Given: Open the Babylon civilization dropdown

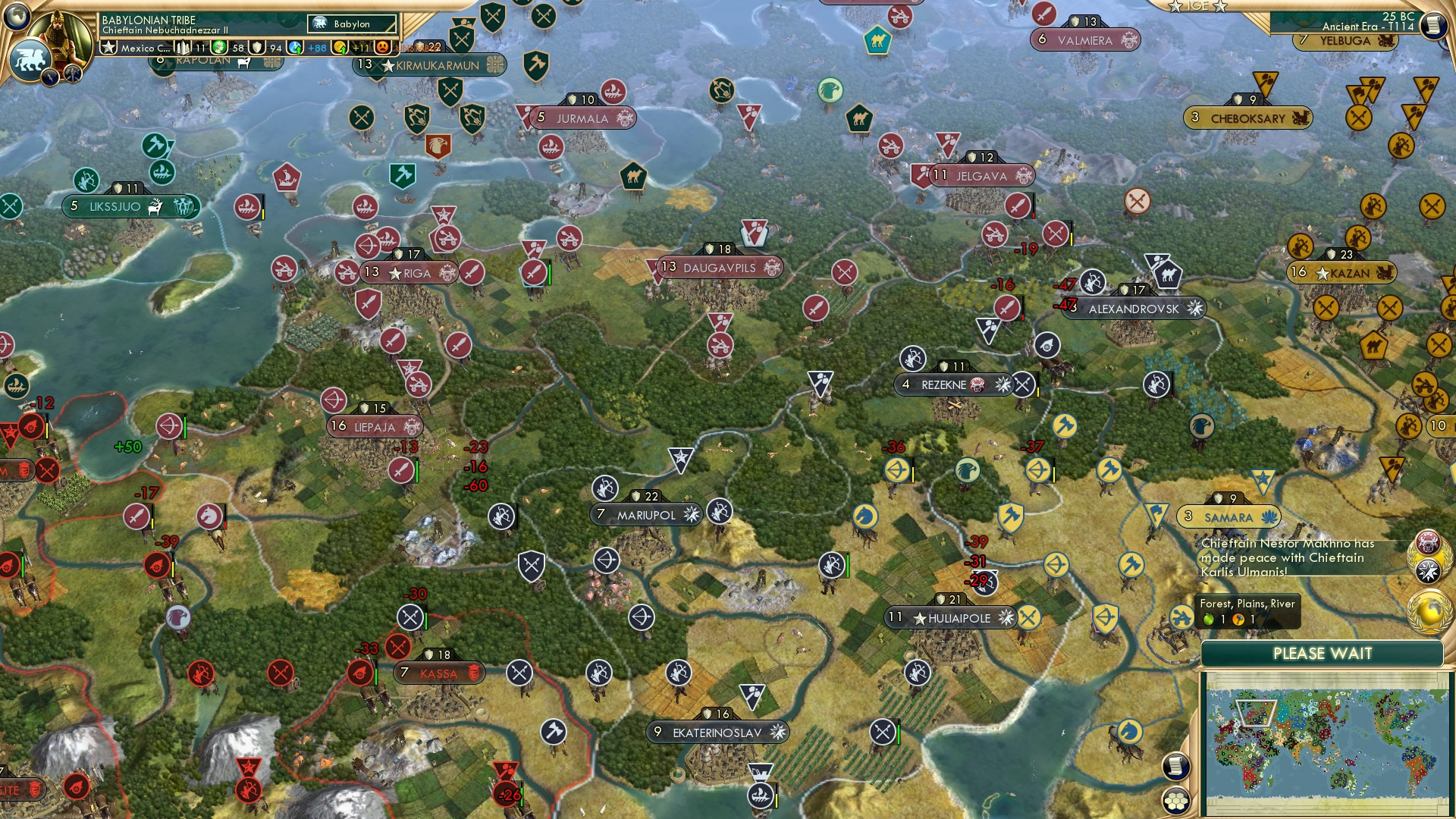Looking at the screenshot, I should pyautogui.click(x=351, y=24).
